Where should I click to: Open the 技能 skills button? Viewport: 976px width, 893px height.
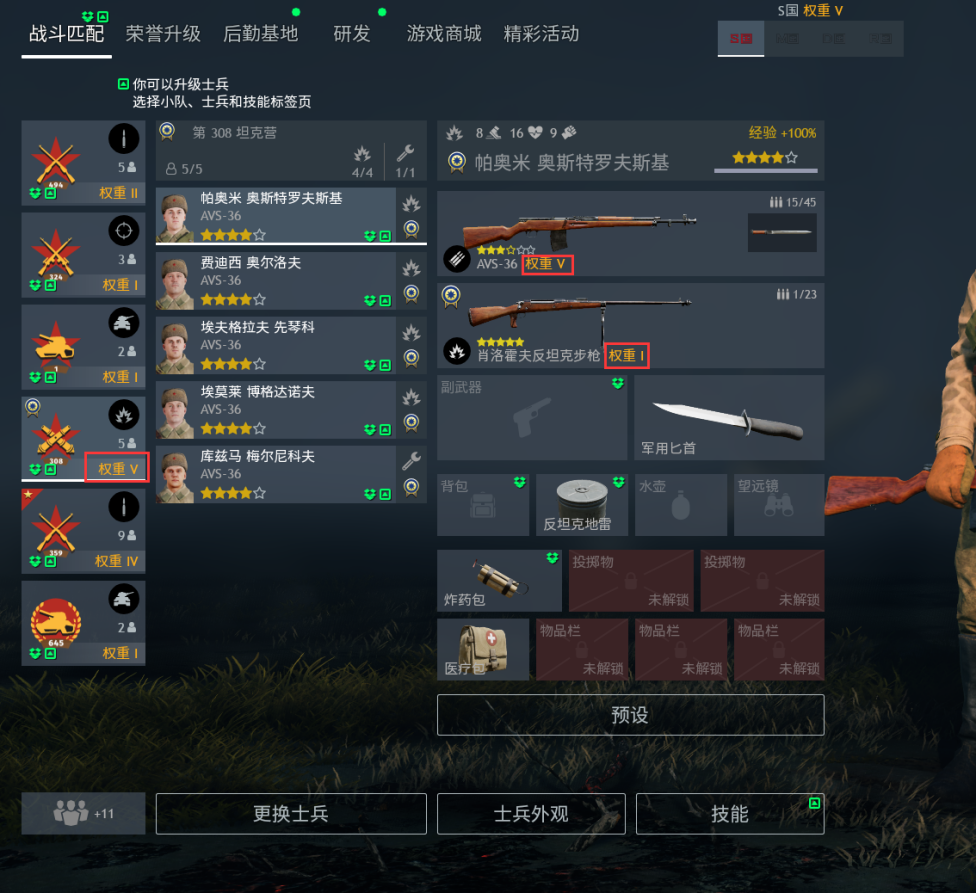tap(730, 814)
